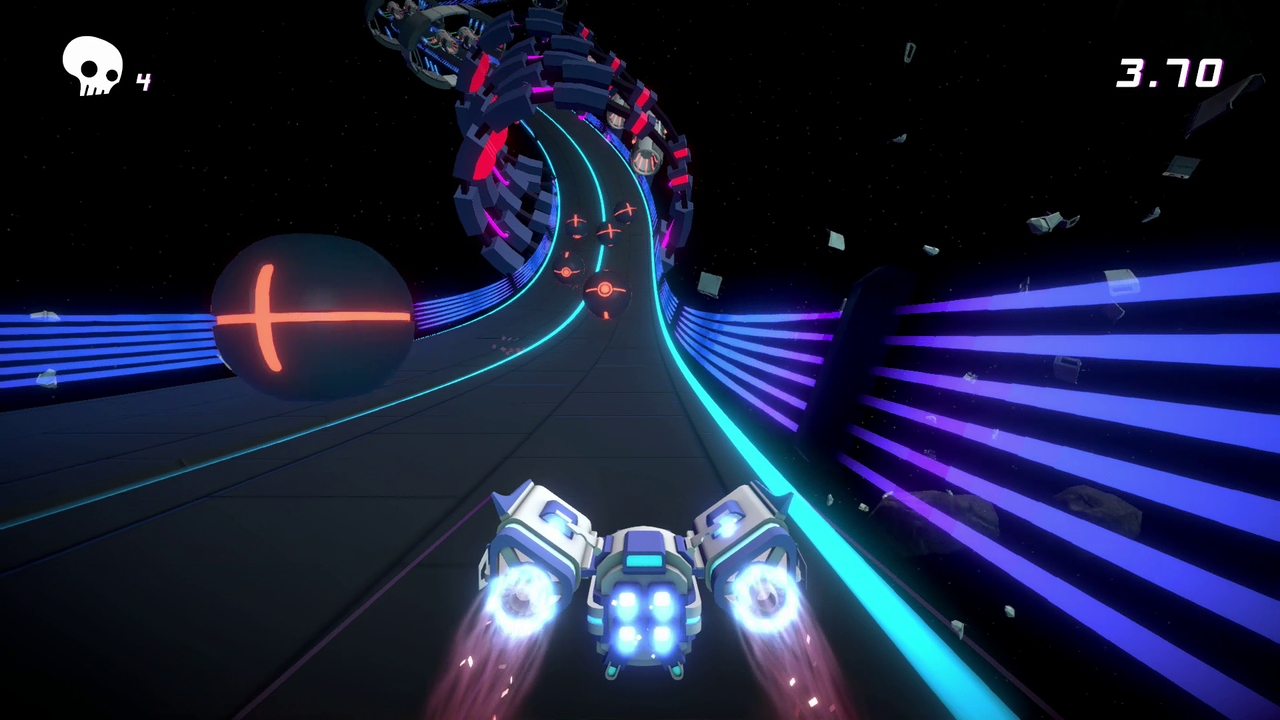Click the red spiked mine on the track
This screenshot has height=720, width=1280.
(x=604, y=290)
